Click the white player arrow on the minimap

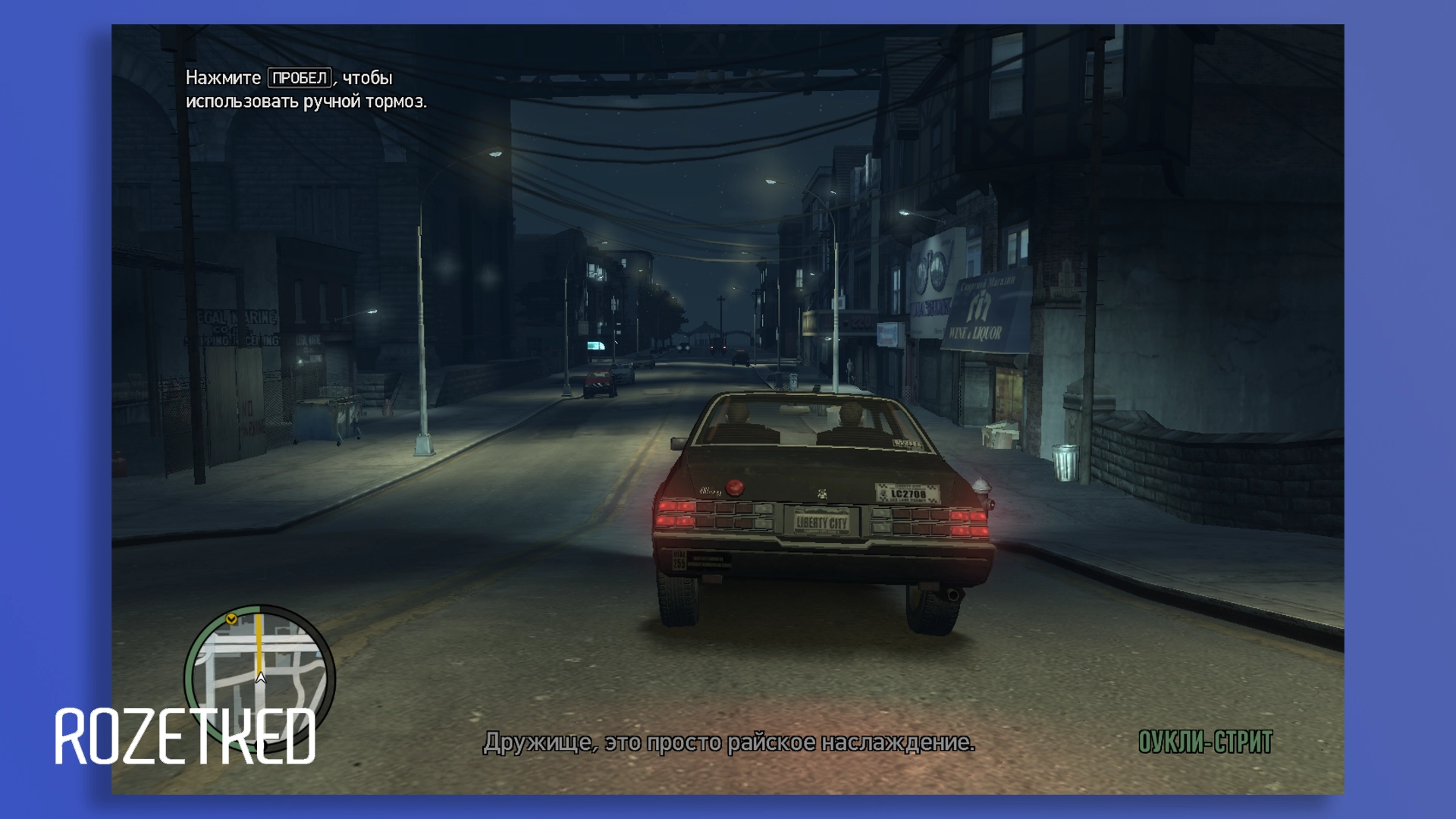pyautogui.click(x=260, y=677)
